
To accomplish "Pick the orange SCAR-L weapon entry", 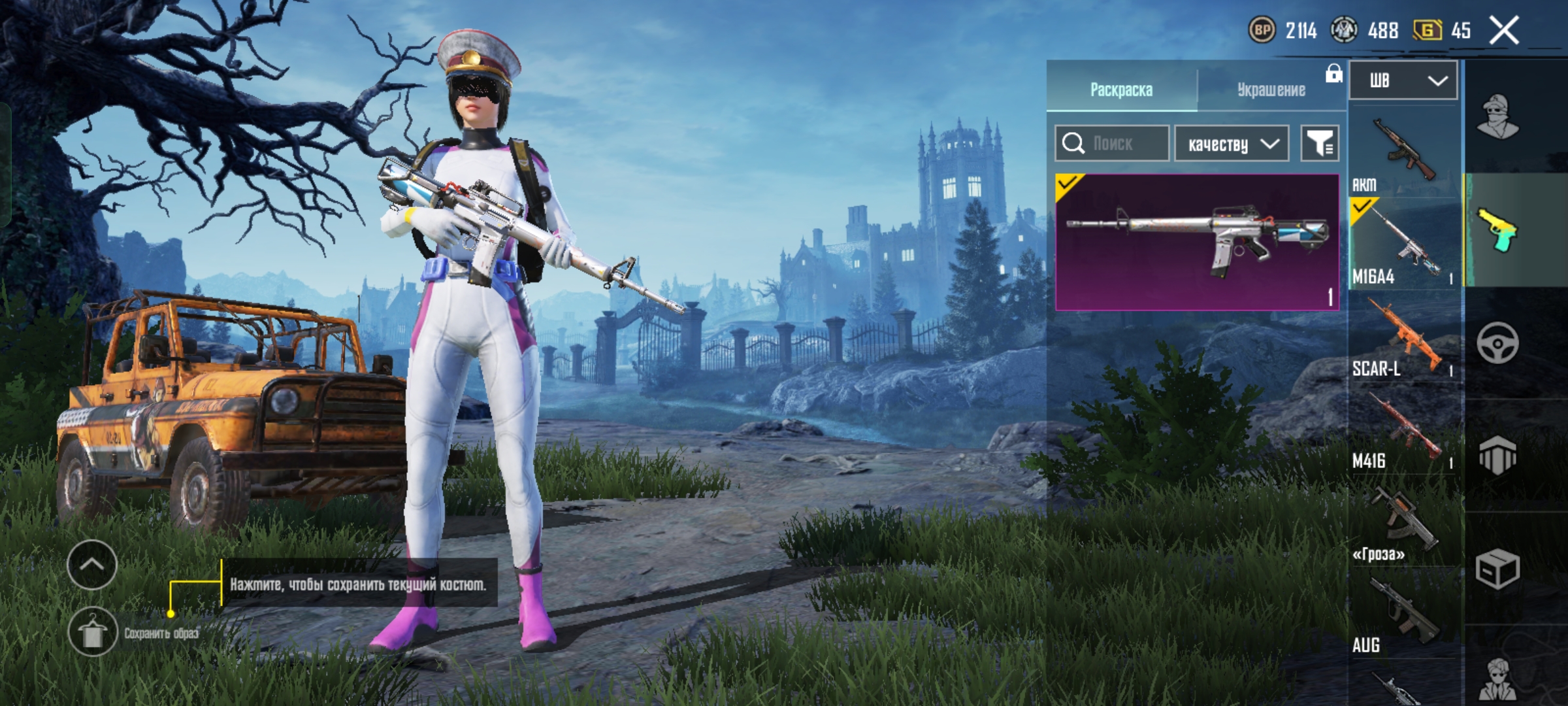I will (1403, 337).
